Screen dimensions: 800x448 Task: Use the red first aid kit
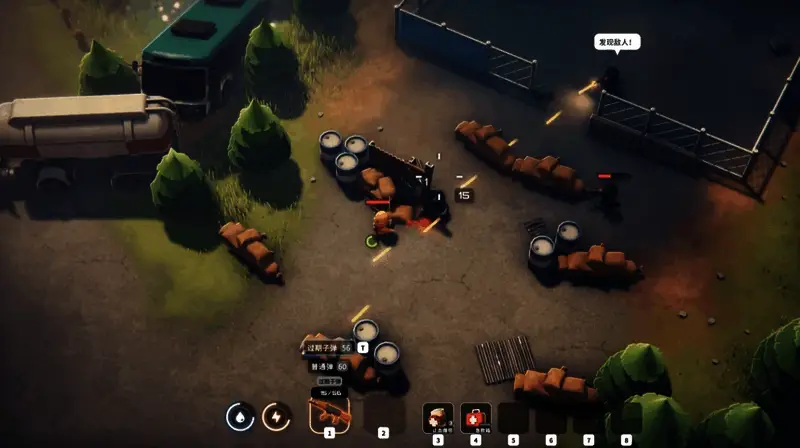[476, 415]
